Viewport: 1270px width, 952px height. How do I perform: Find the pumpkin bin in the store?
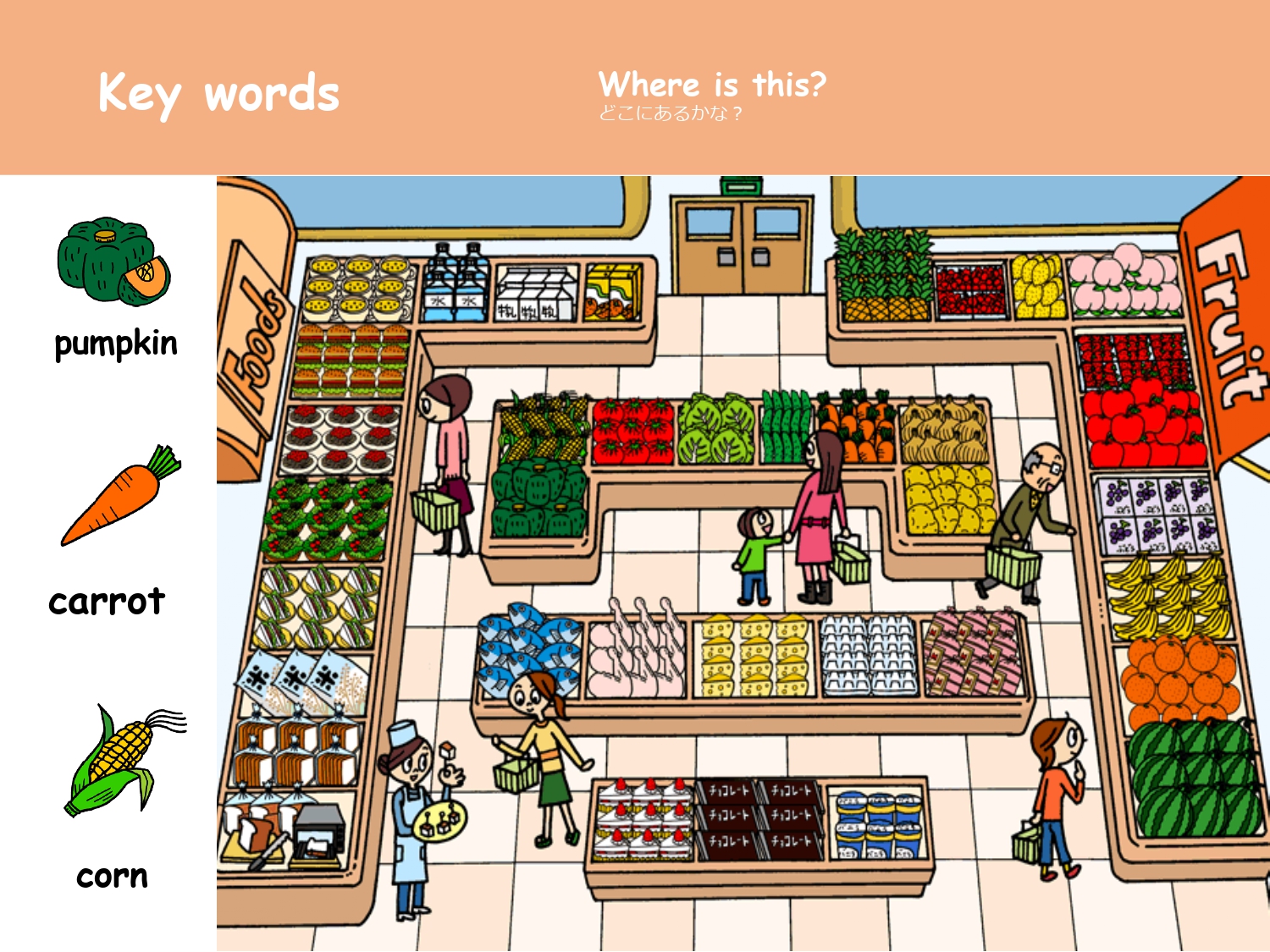pyautogui.click(x=539, y=498)
